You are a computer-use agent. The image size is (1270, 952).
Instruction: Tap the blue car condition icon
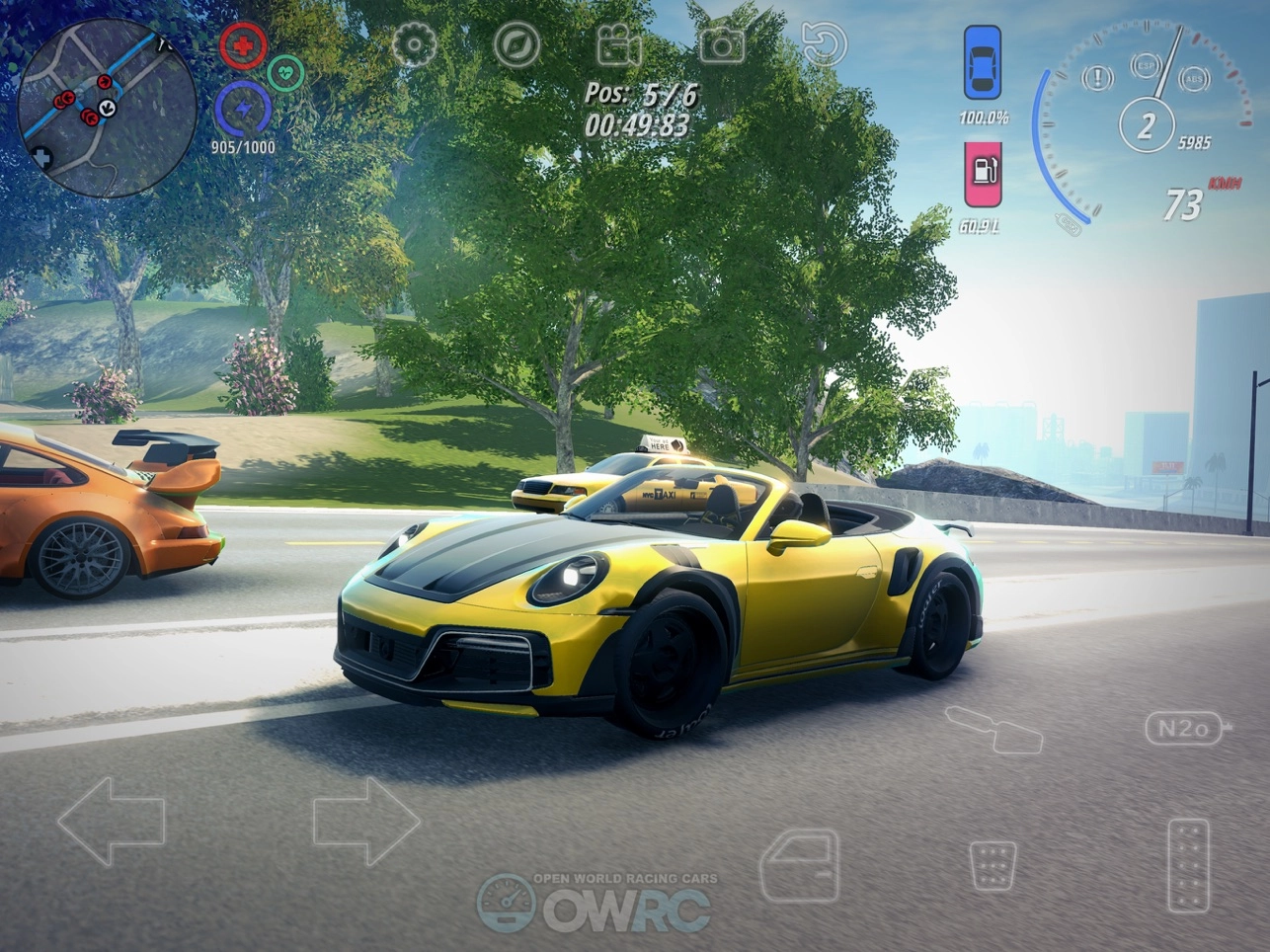click(982, 62)
